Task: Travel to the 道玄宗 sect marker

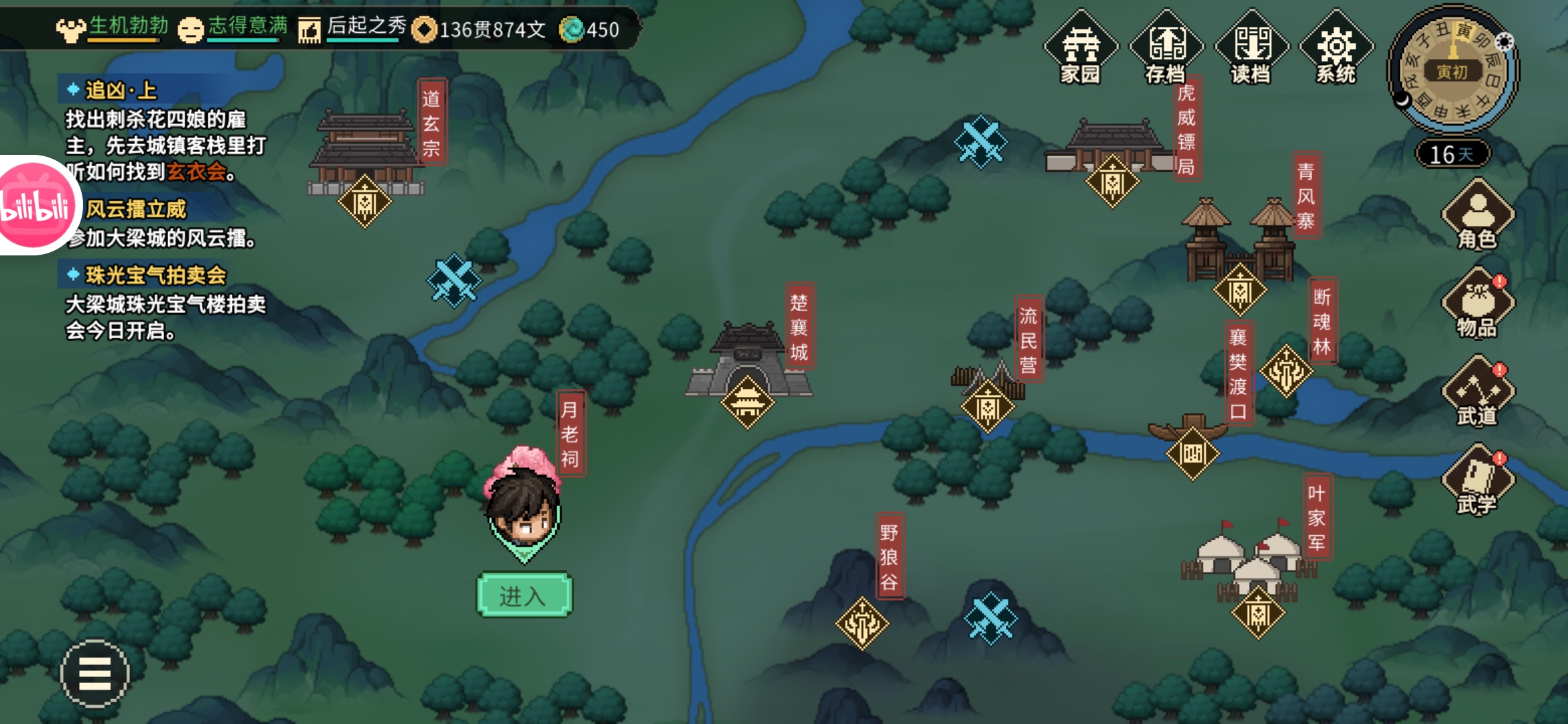Action: click(365, 201)
